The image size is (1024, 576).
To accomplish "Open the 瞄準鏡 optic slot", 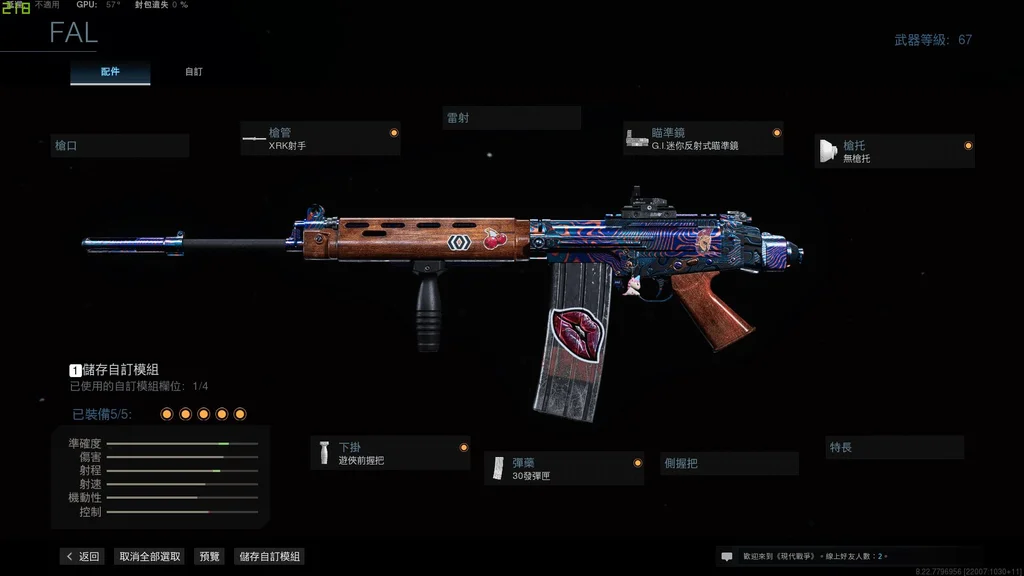I will (703, 139).
